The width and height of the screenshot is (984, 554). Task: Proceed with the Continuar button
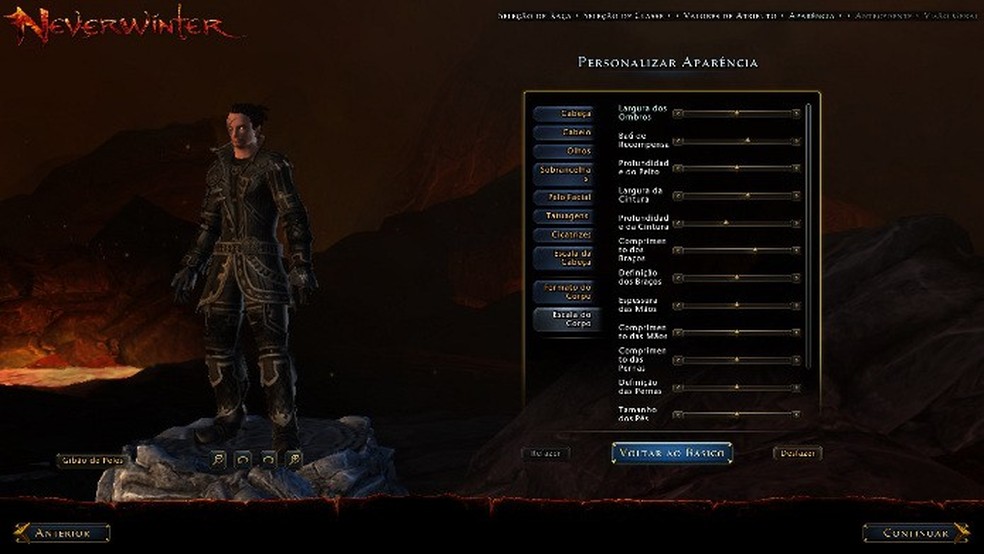(916, 533)
